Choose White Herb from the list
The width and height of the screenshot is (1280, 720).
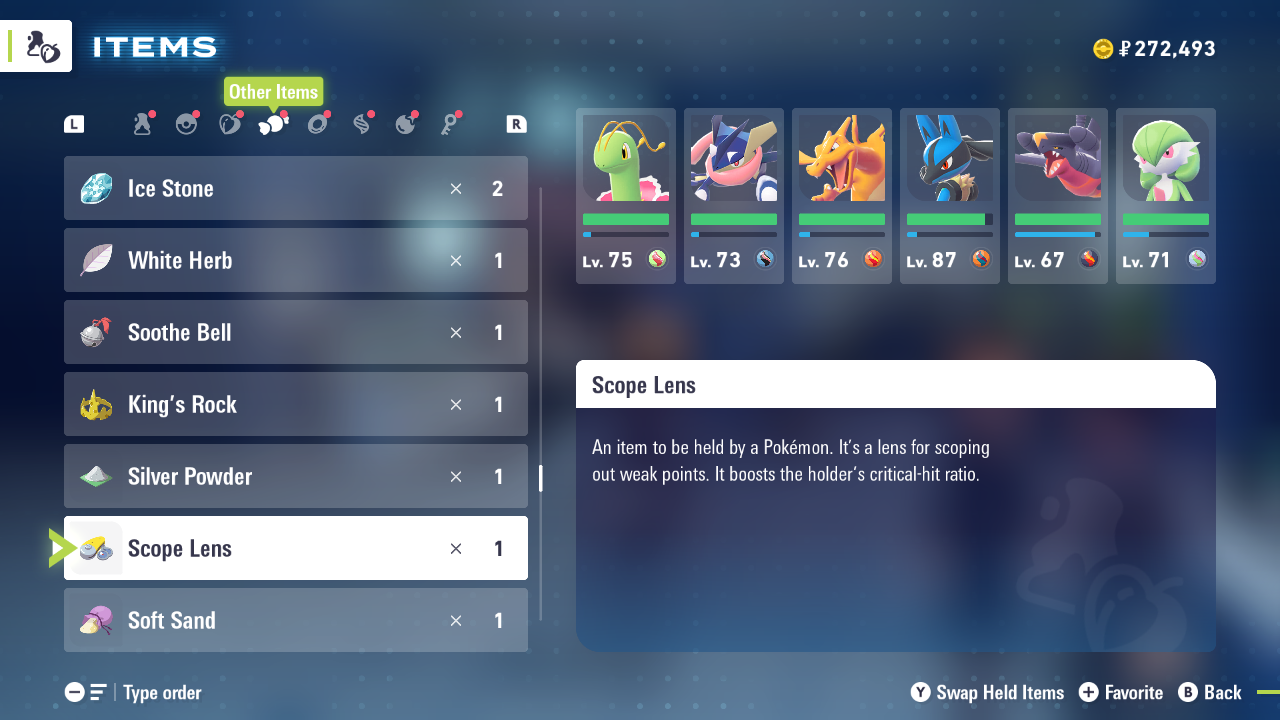pos(295,260)
